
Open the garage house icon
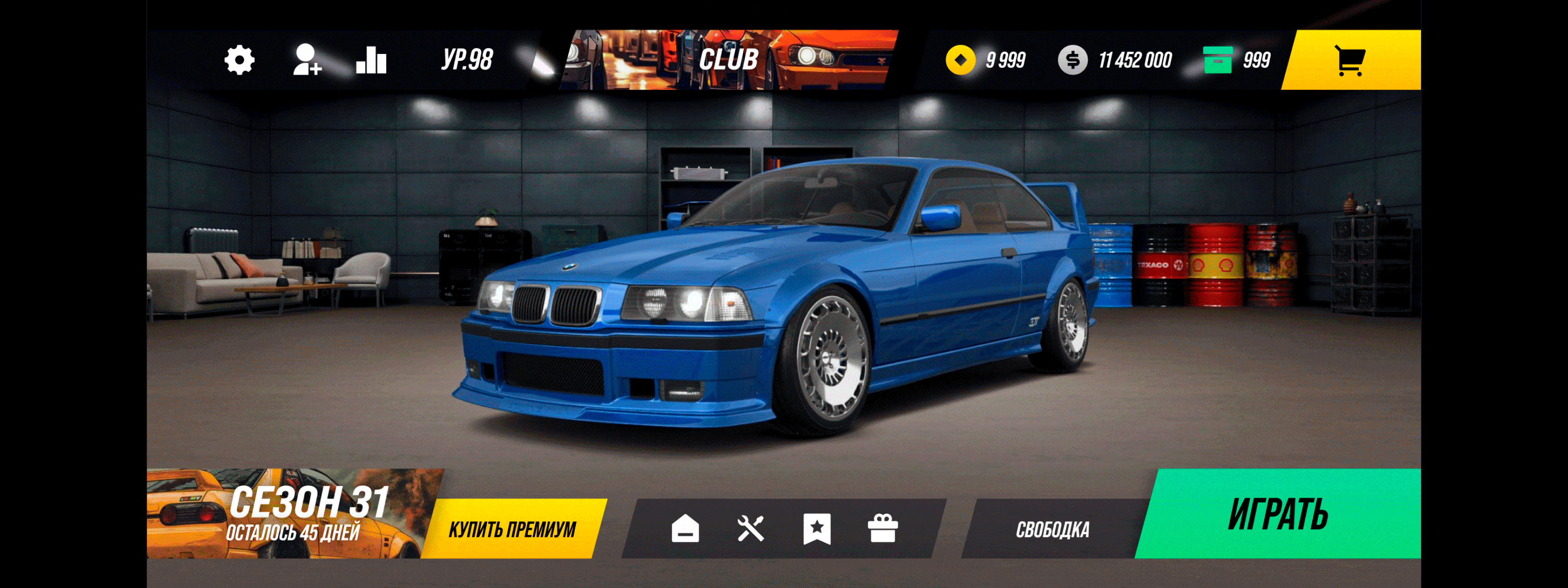coord(686,528)
